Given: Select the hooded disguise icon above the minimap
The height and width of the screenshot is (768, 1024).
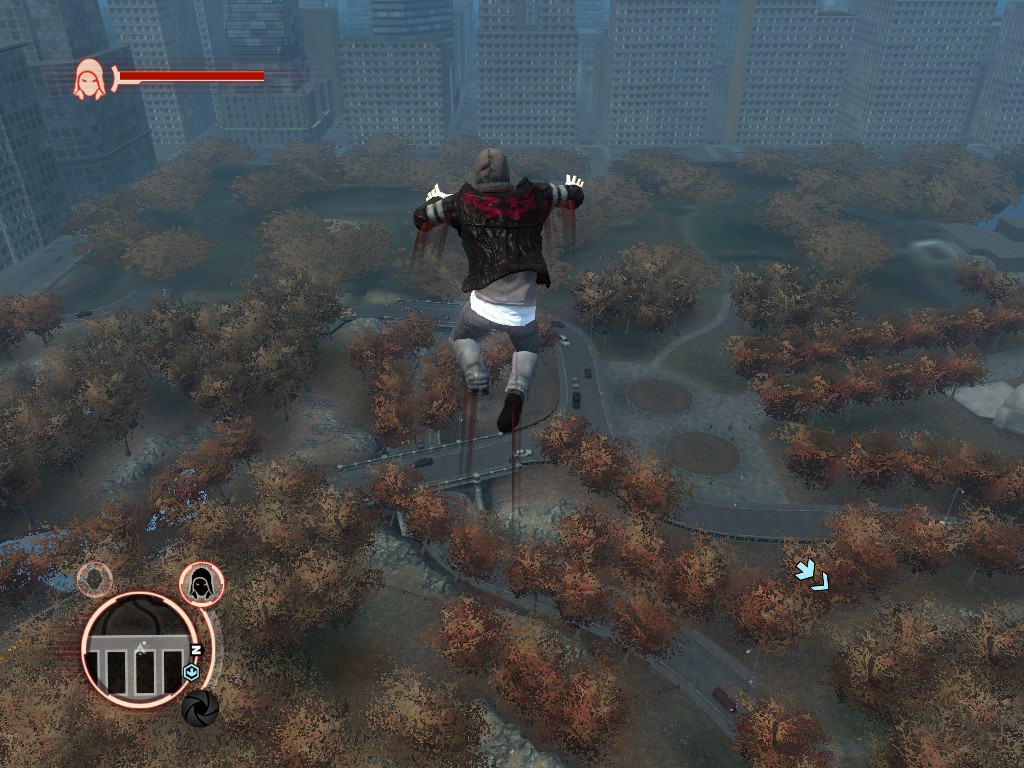Looking at the screenshot, I should coord(201,584).
